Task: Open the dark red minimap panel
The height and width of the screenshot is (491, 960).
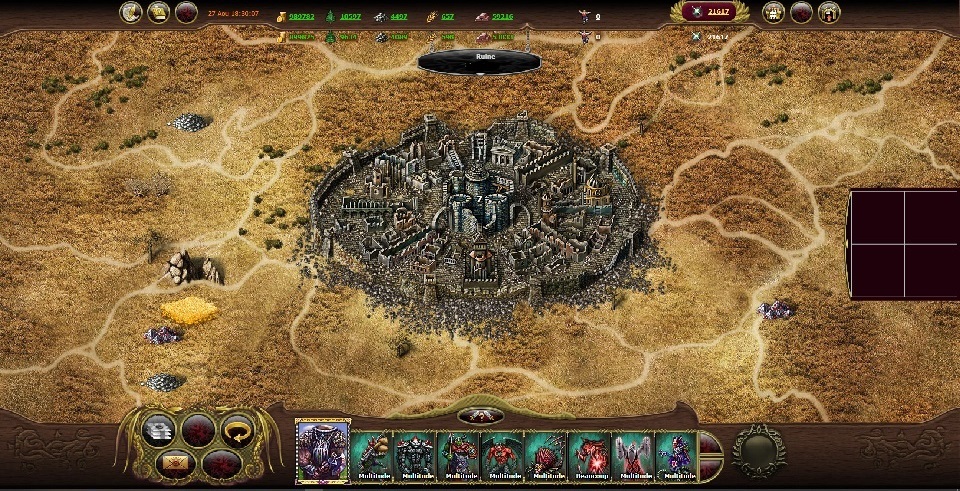Action: click(903, 244)
